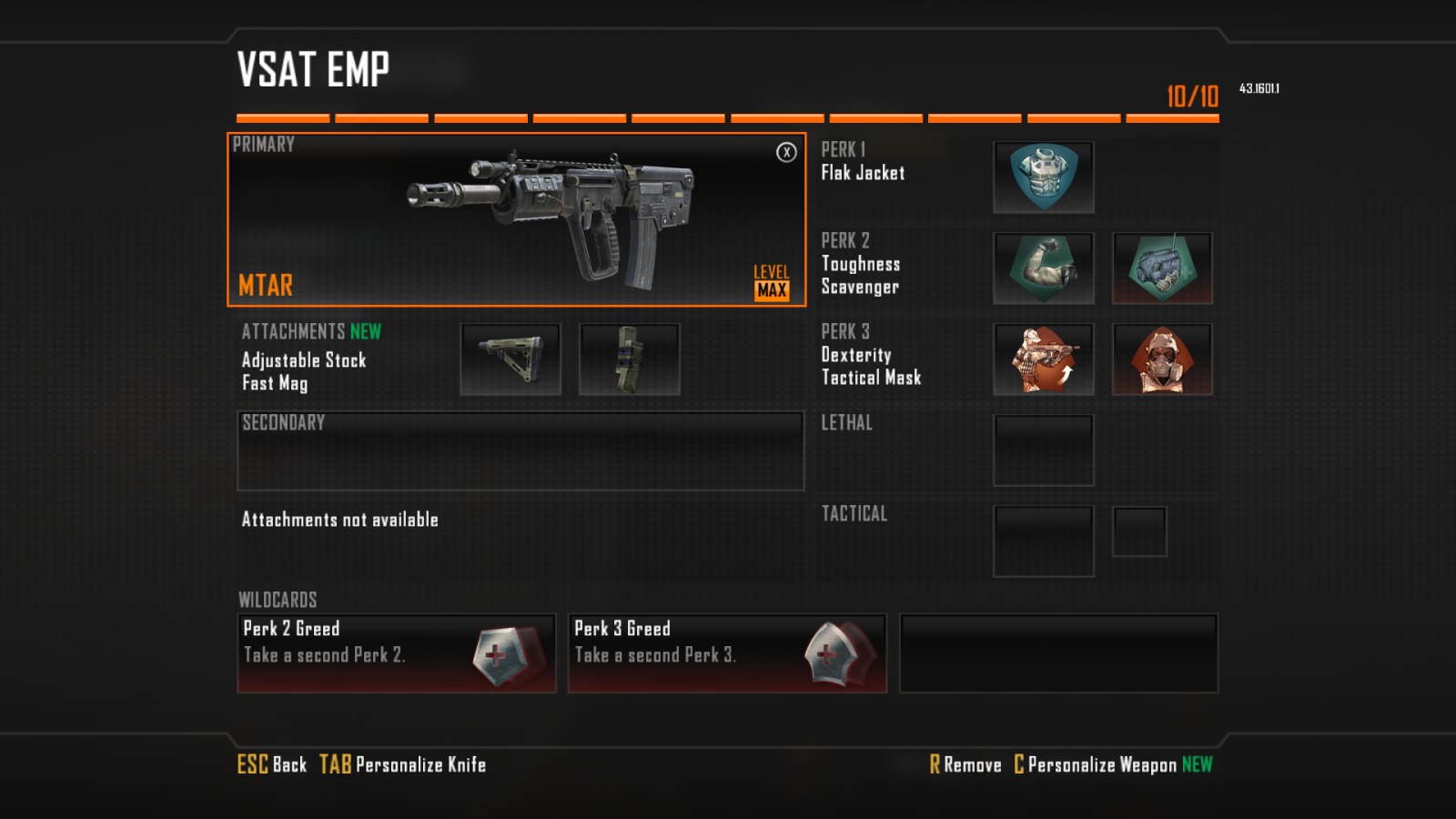Select the Flak Jacket perk icon
This screenshot has width=1456, height=819.
tap(1044, 177)
